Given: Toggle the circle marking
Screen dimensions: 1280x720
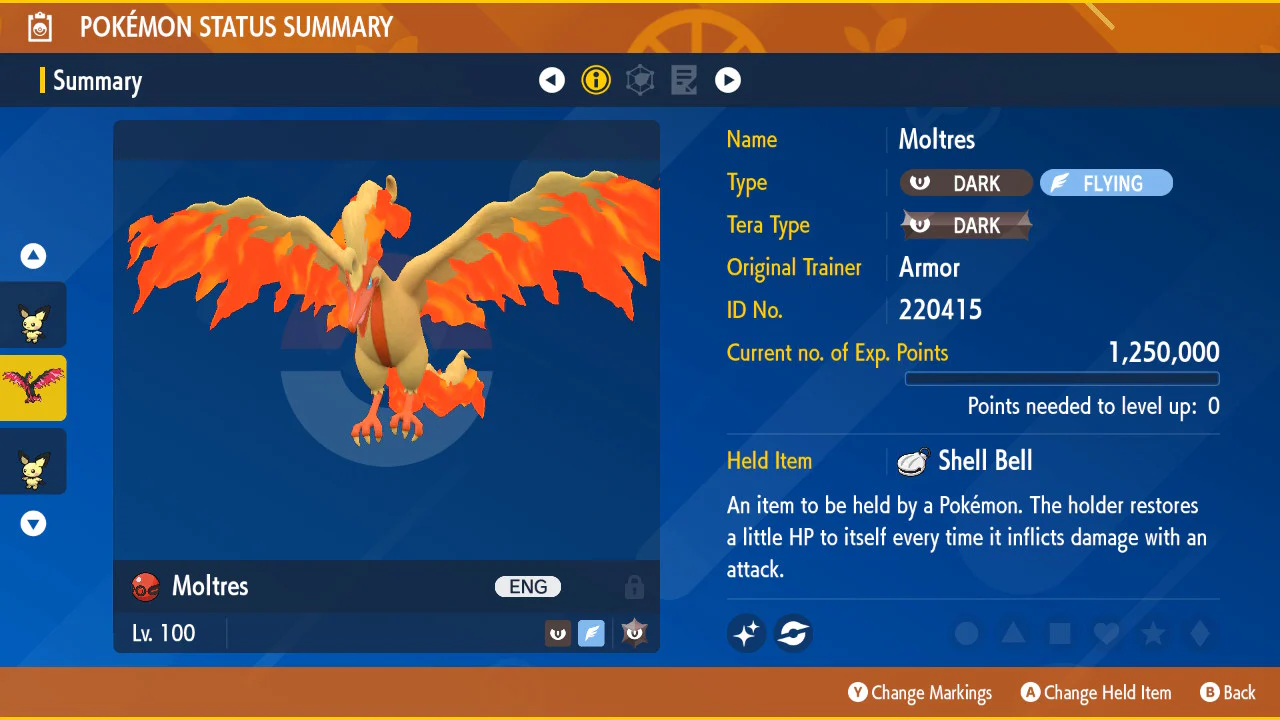Looking at the screenshot, I should click(966, 633).
